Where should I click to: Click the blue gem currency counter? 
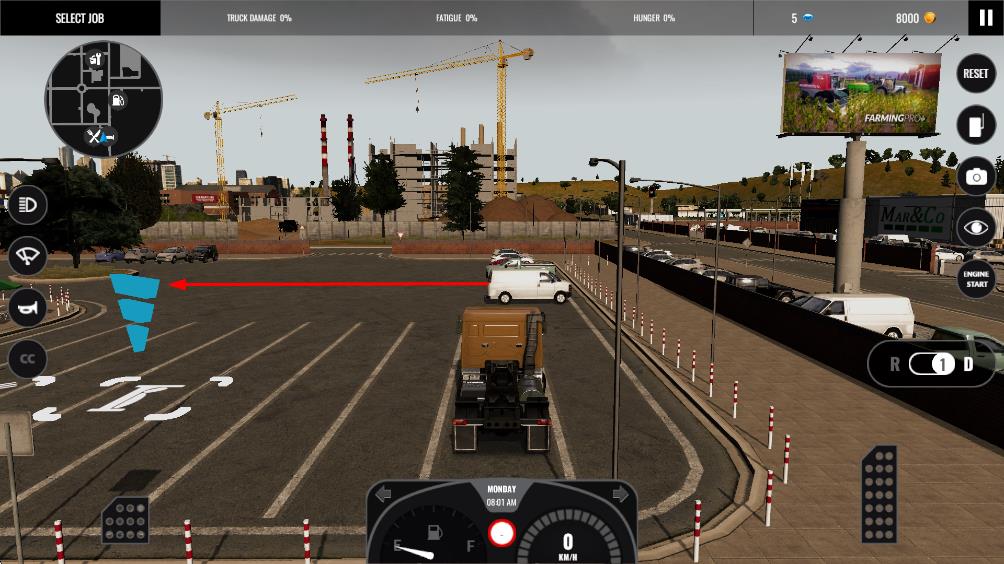802,18
